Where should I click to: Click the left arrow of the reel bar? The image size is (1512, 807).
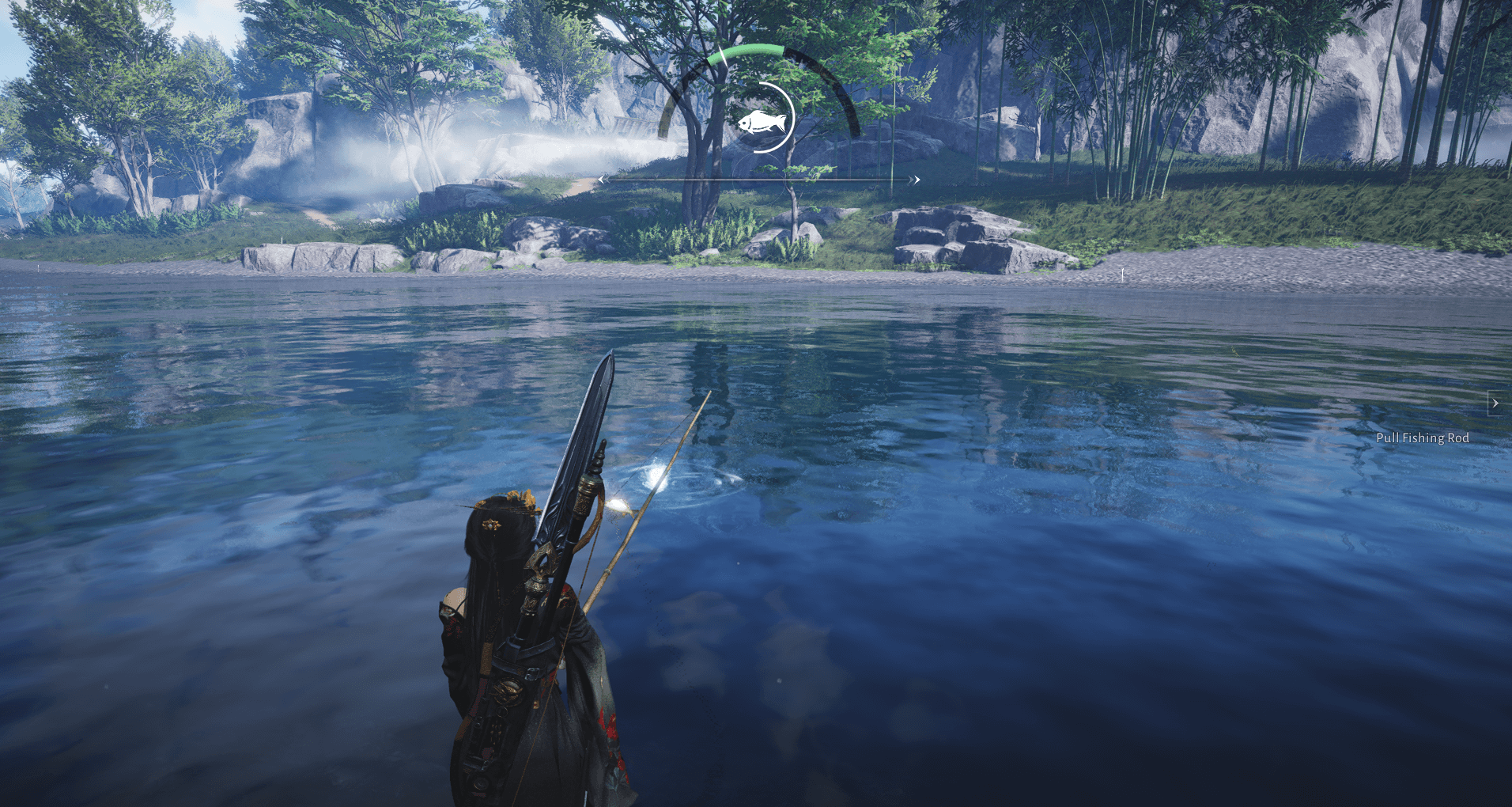[603, 180]
